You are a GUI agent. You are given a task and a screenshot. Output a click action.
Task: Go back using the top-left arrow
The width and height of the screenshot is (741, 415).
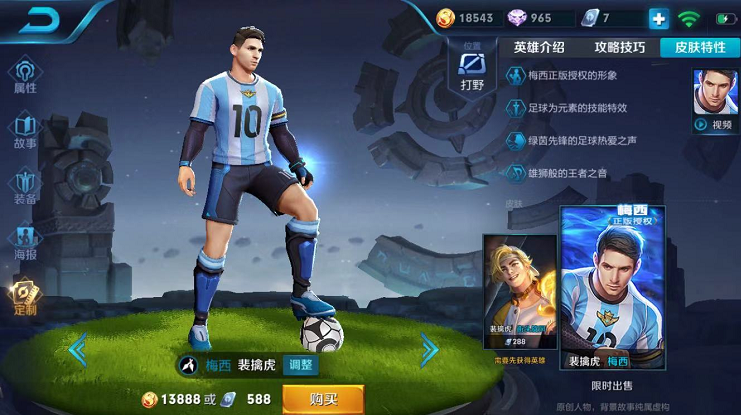coord(40,19)
